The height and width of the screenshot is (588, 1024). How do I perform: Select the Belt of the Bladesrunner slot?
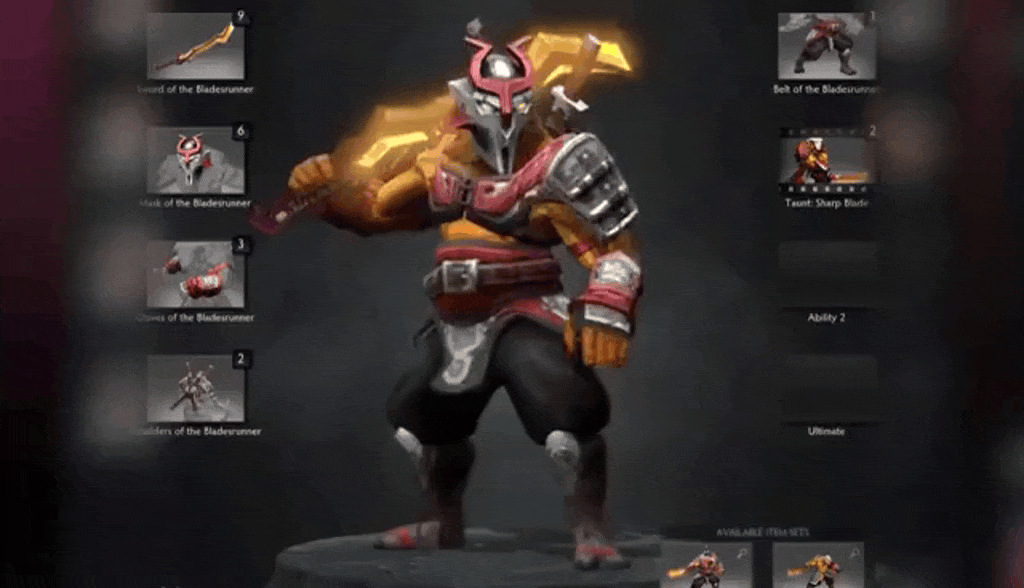point(827,46)
